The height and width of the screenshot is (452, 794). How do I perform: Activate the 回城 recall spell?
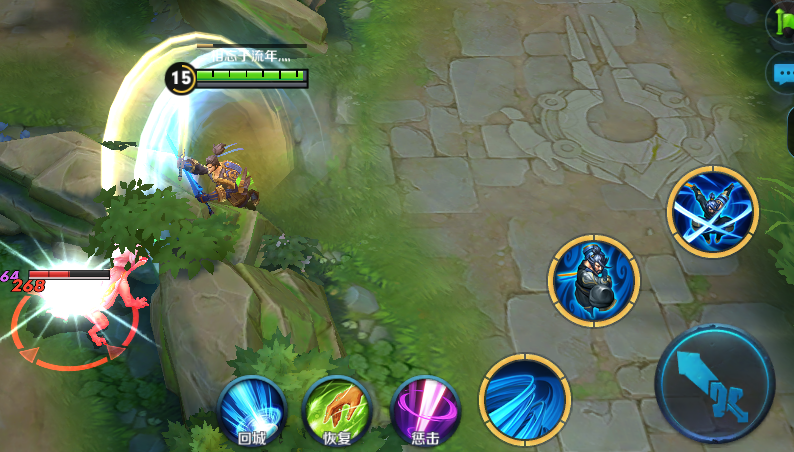pyautogui.click(x=251, y=409)
